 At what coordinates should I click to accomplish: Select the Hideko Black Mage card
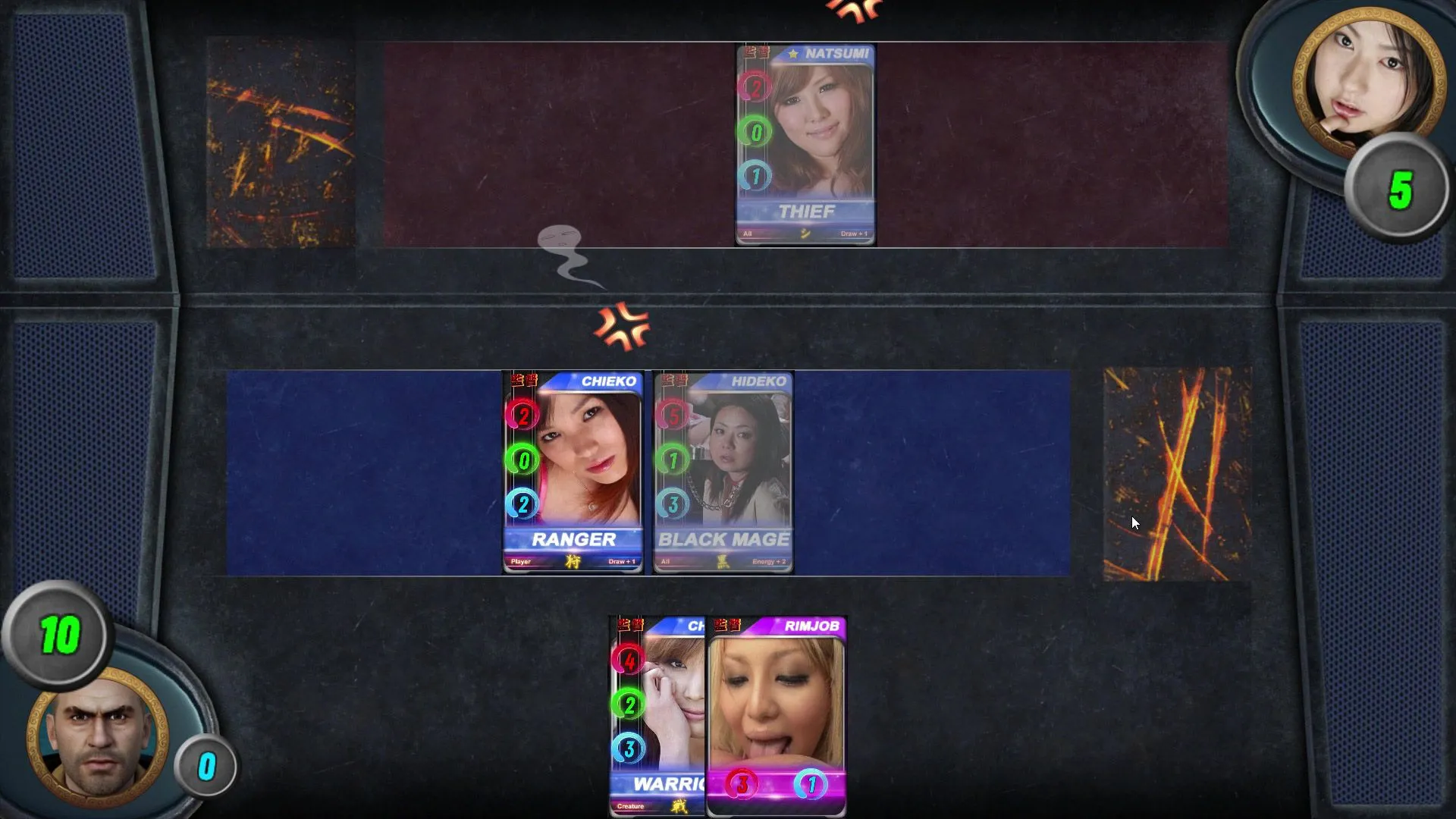click(x=723, y=472)
